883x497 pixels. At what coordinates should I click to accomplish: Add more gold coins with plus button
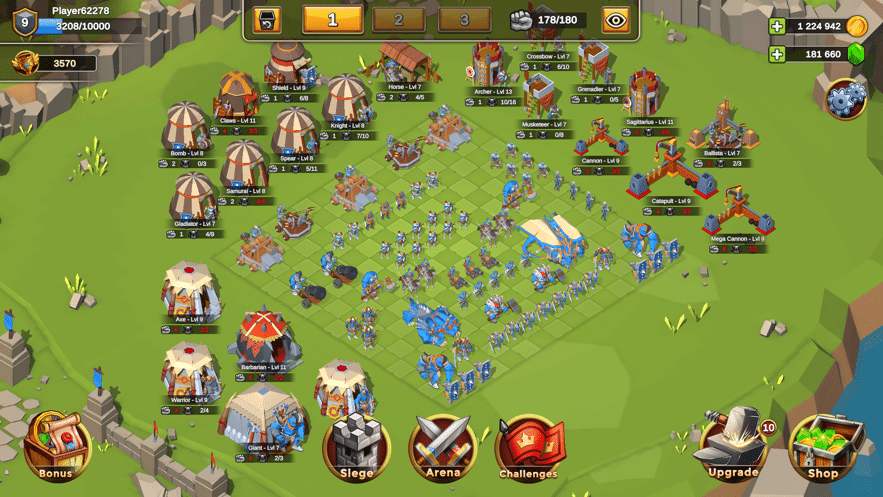coord(777,26)
